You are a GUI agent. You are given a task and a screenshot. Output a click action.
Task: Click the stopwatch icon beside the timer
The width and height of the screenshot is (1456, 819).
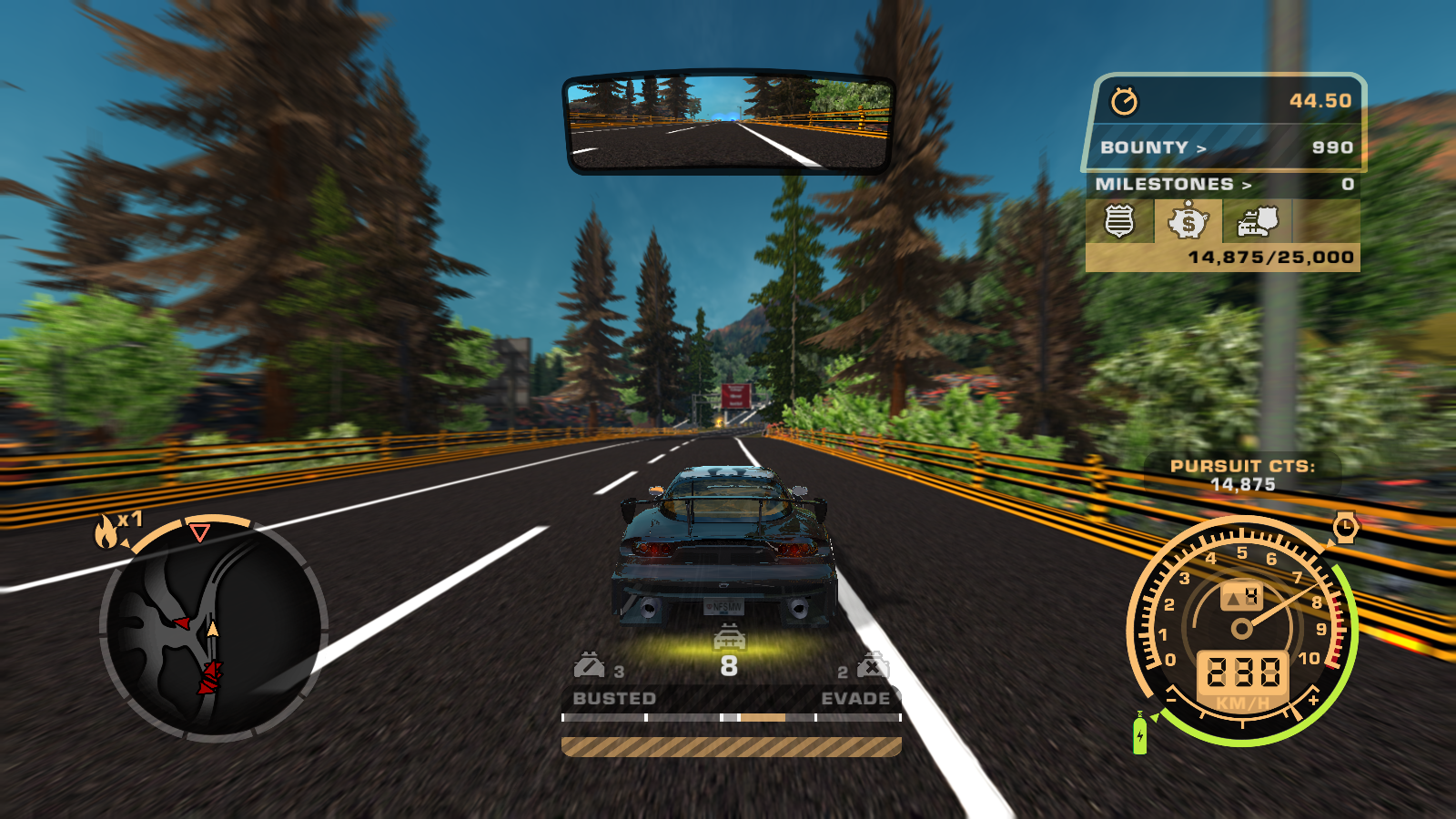coord(1125,101)
